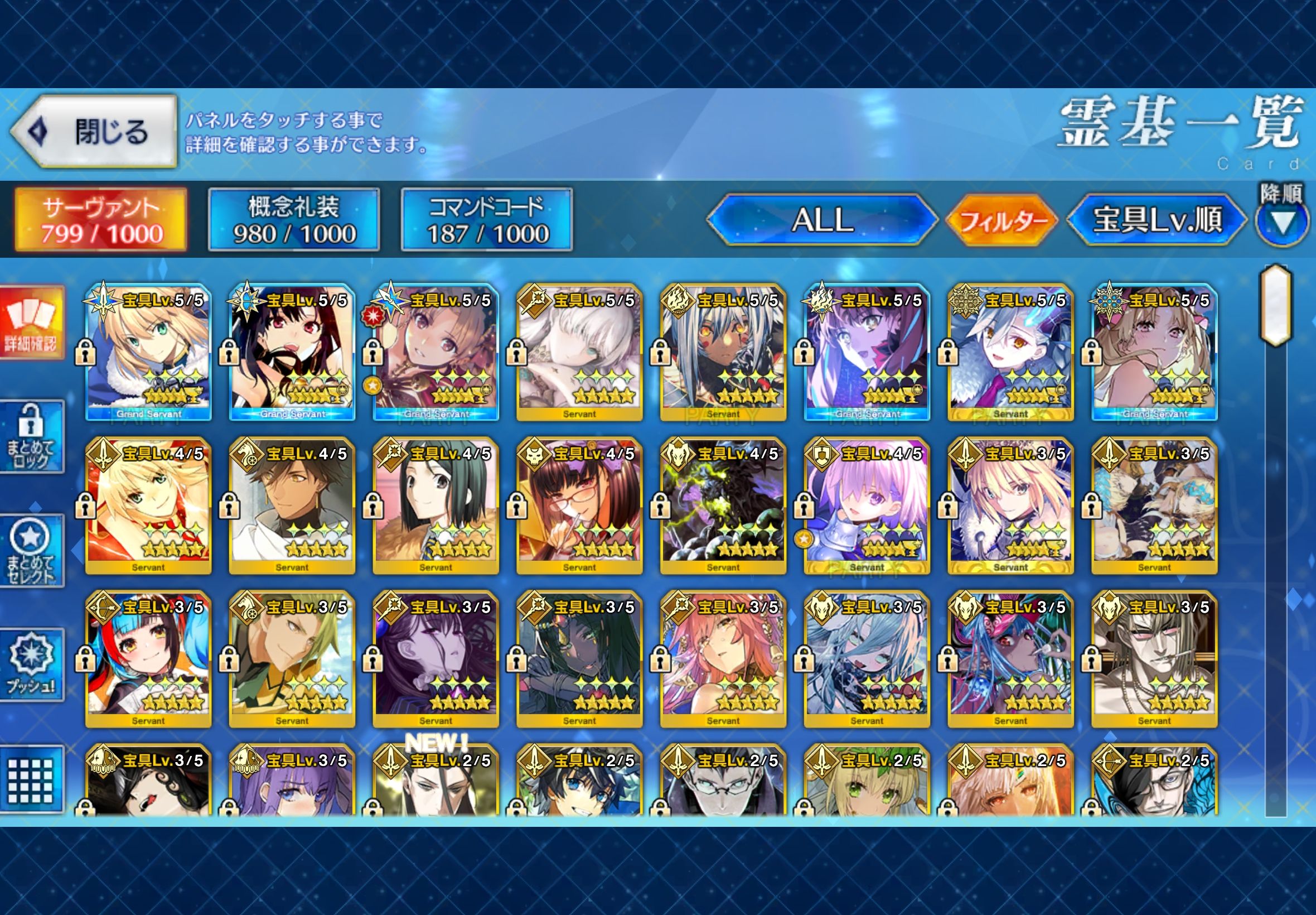Pick the Mash Kyrielight shield servant card
1316x915 pixels.
(x=866, y=505)
